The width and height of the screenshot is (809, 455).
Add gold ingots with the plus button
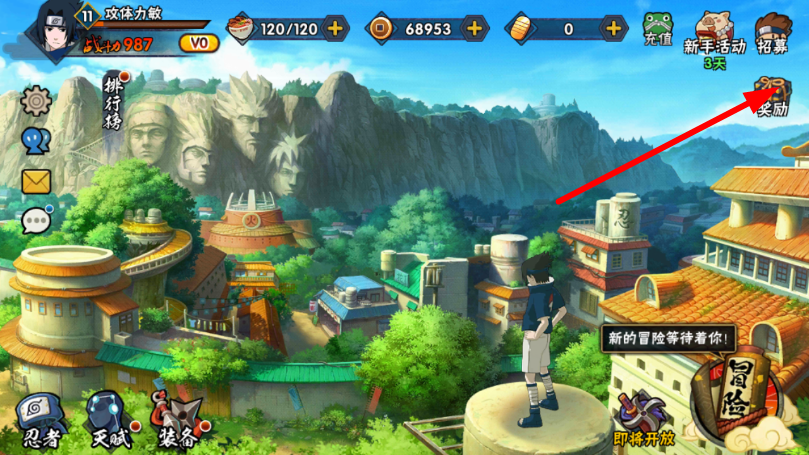[612, 27]
